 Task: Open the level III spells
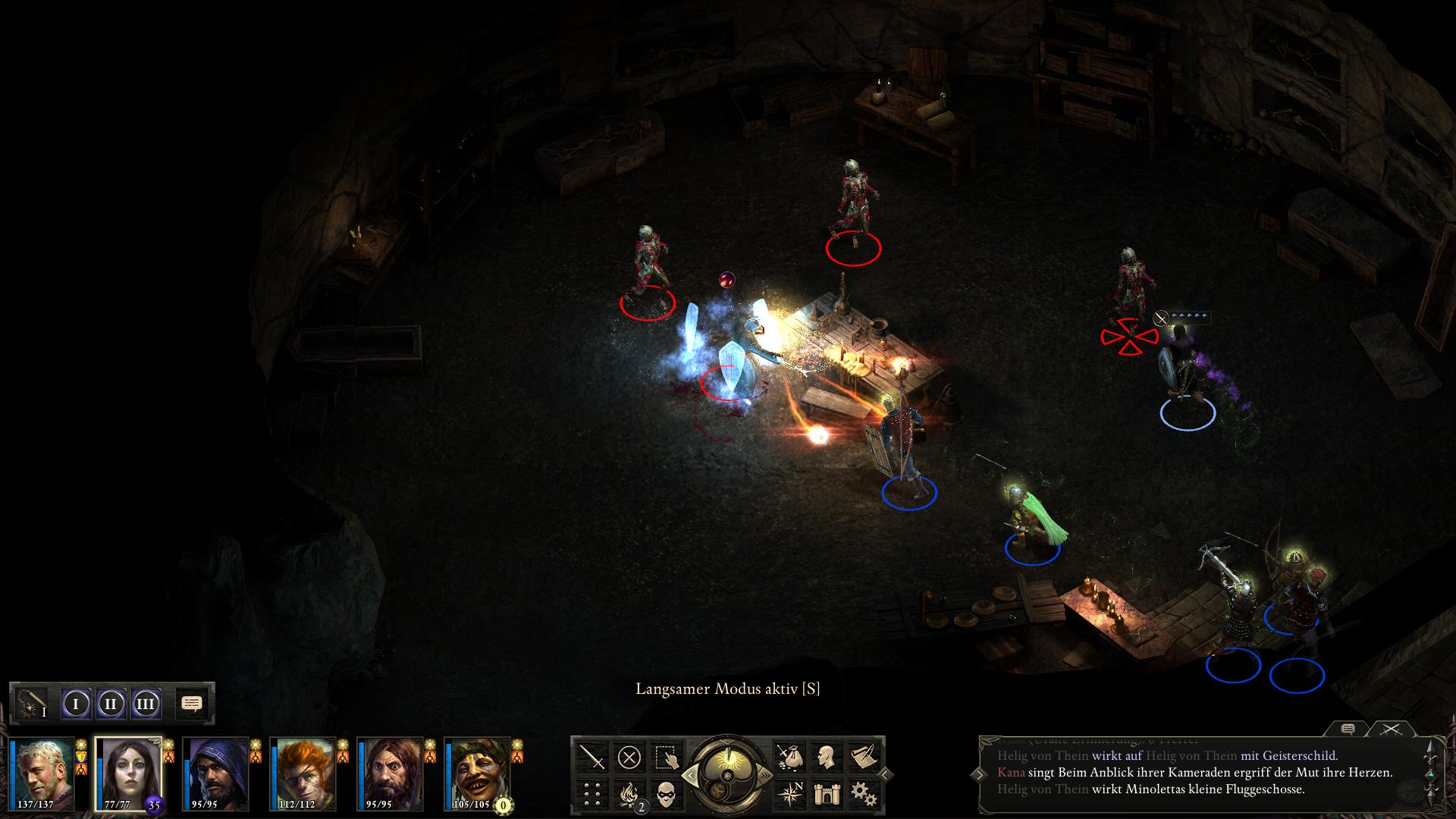click(146, 704)
